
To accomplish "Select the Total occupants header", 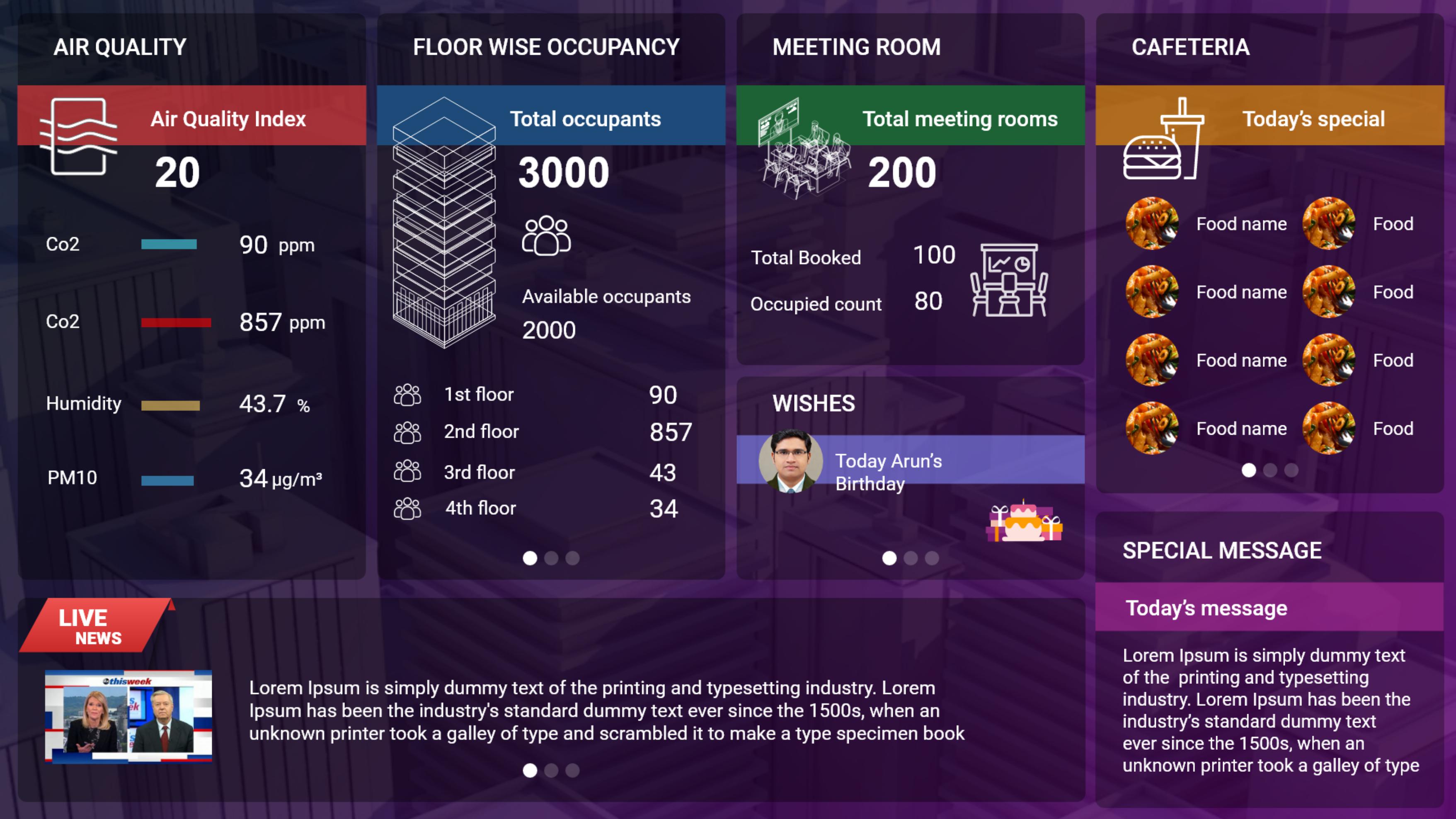I will pyautogui.click(x=585, y=119).
